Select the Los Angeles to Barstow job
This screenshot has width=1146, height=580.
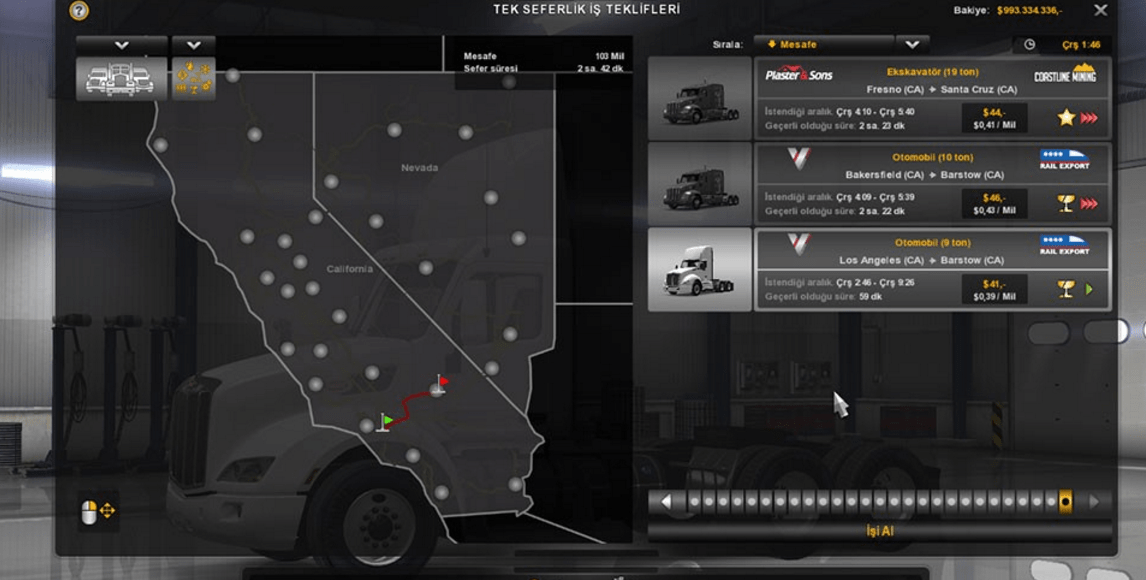(931, 269)
